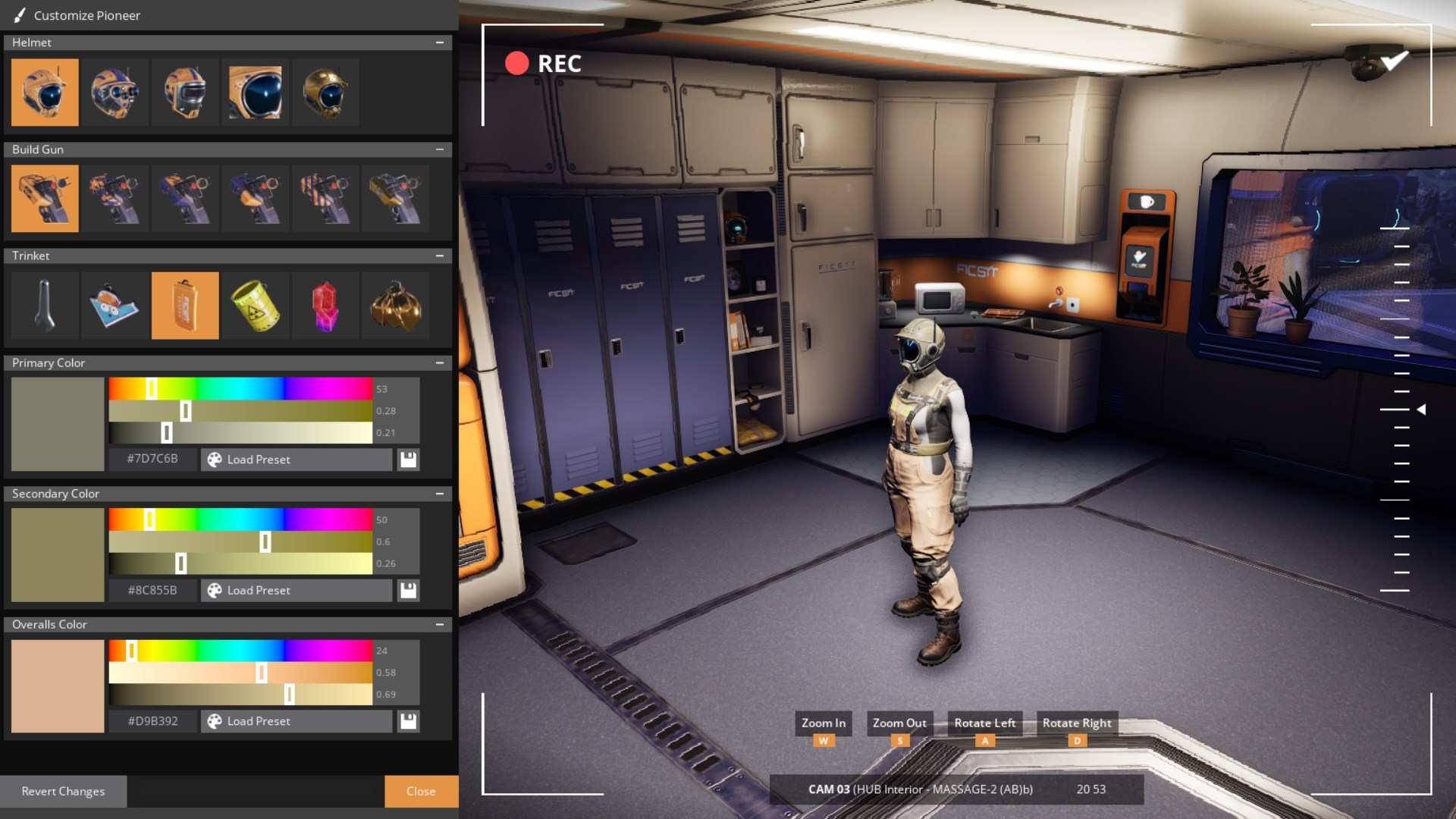Collapse the Helmet section
This screenshot has height=819, width=1456.
pyautogui.click(x=441, y=42)
